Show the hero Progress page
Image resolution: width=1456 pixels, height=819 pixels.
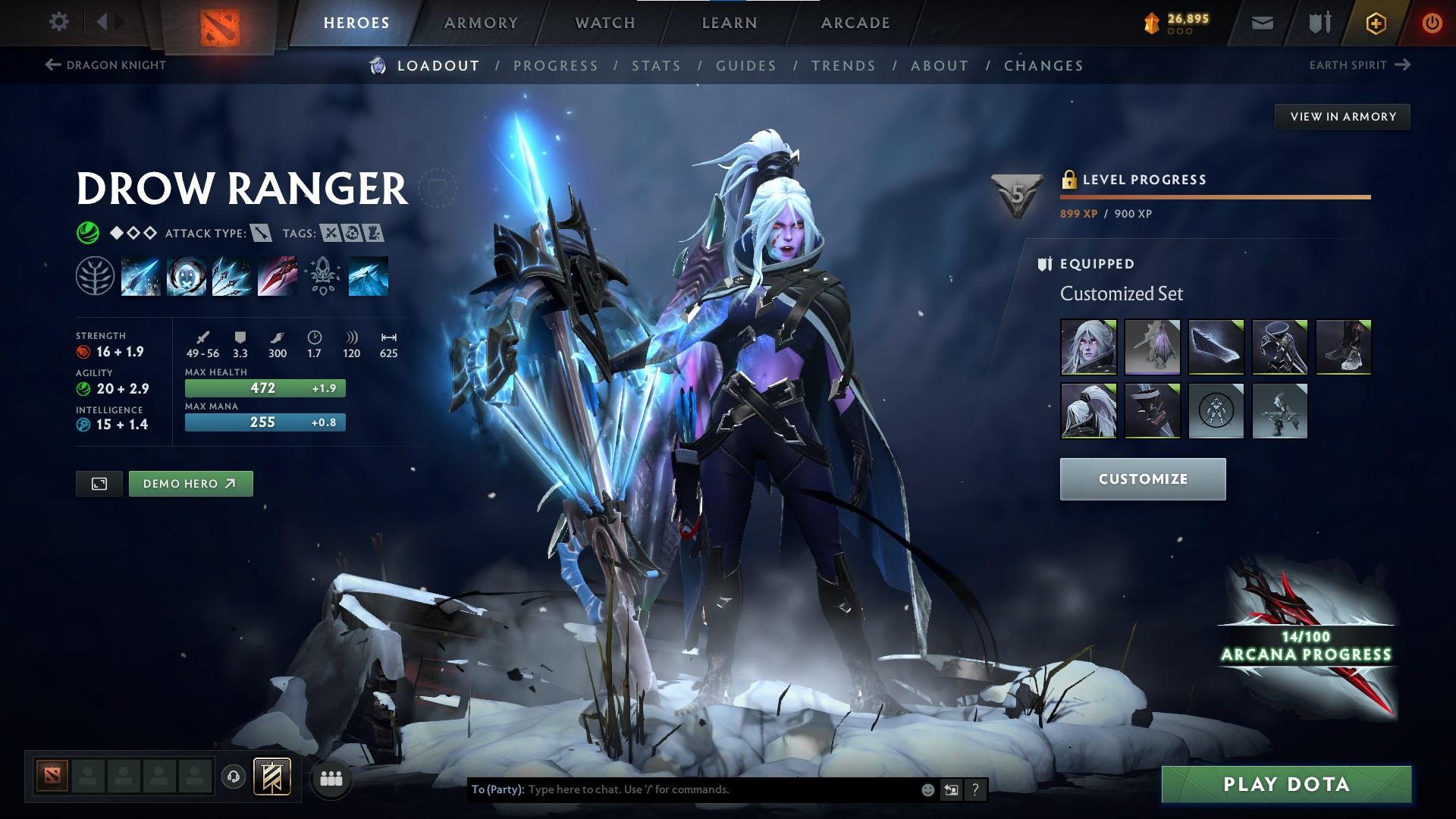click(x=556, y=66)
